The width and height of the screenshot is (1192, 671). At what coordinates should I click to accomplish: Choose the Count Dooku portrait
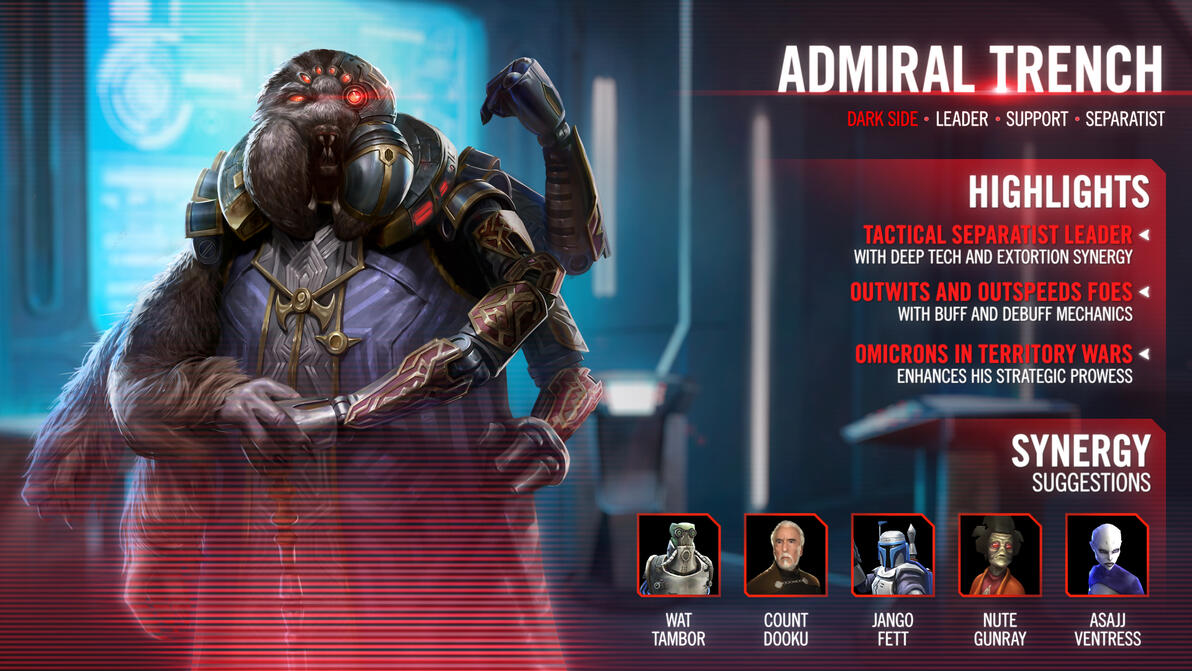click(786, 555)
